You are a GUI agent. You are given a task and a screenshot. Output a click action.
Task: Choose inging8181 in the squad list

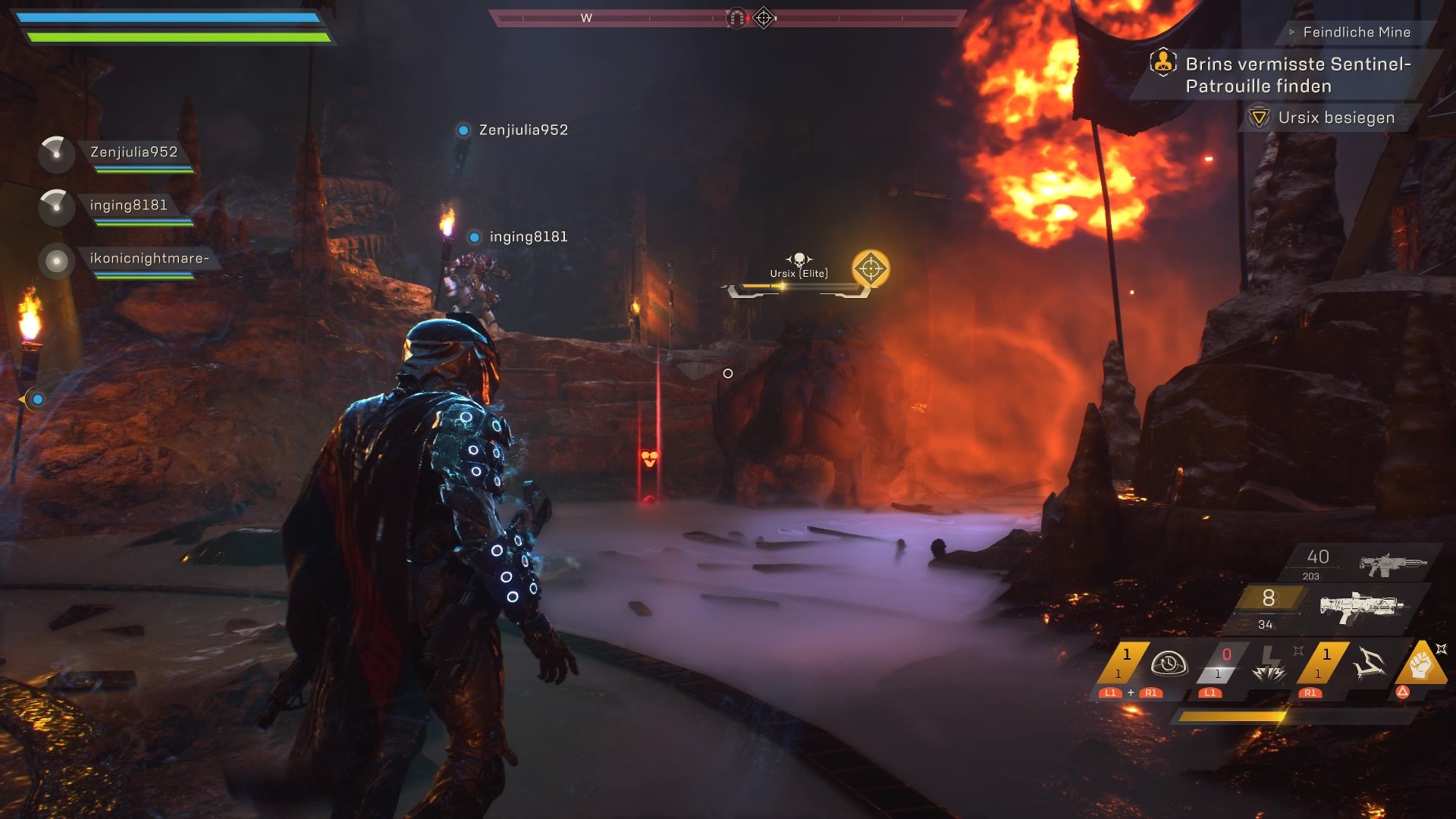click(128, 206)
